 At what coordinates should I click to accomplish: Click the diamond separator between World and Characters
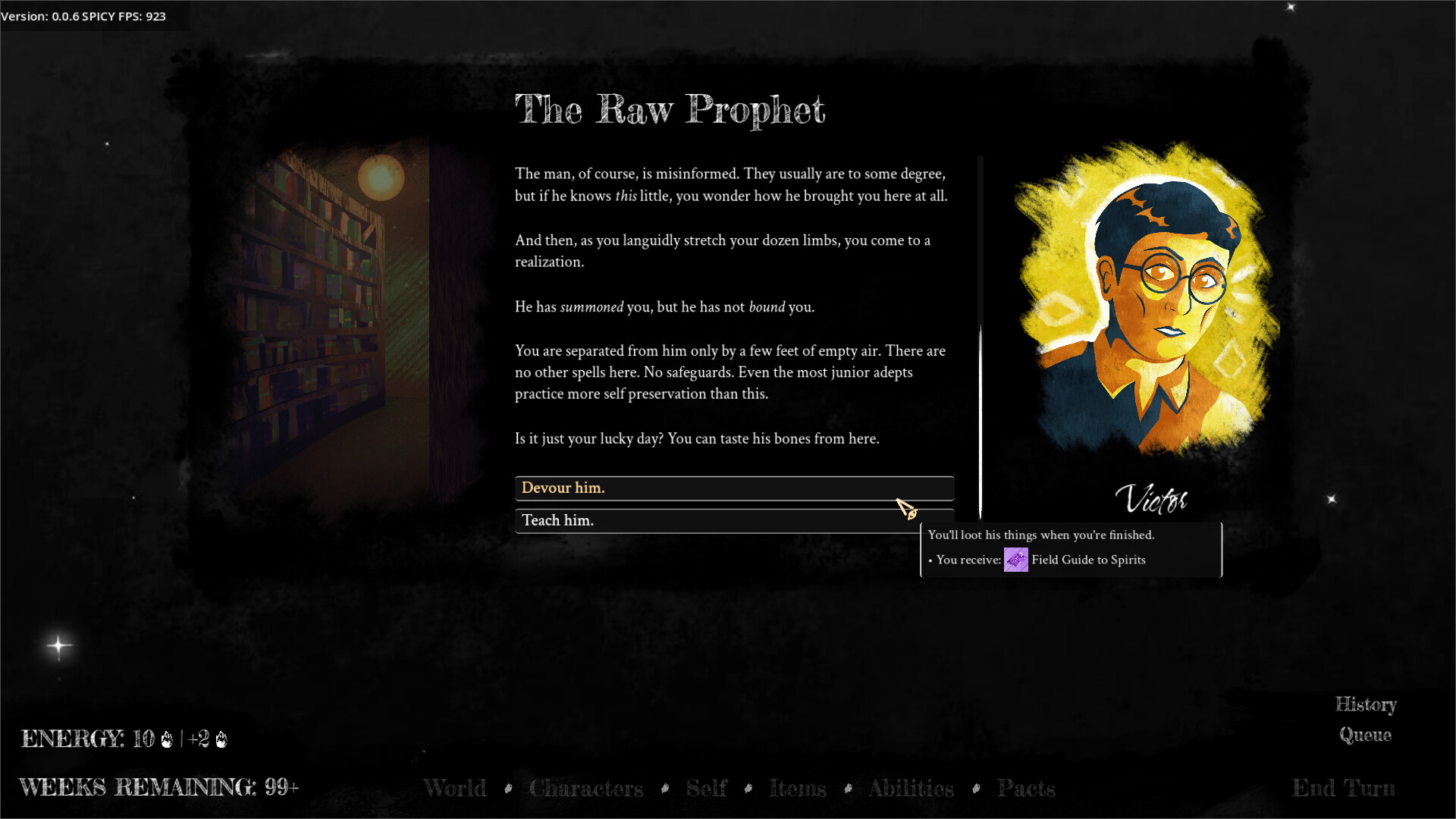tap(508, 789)
